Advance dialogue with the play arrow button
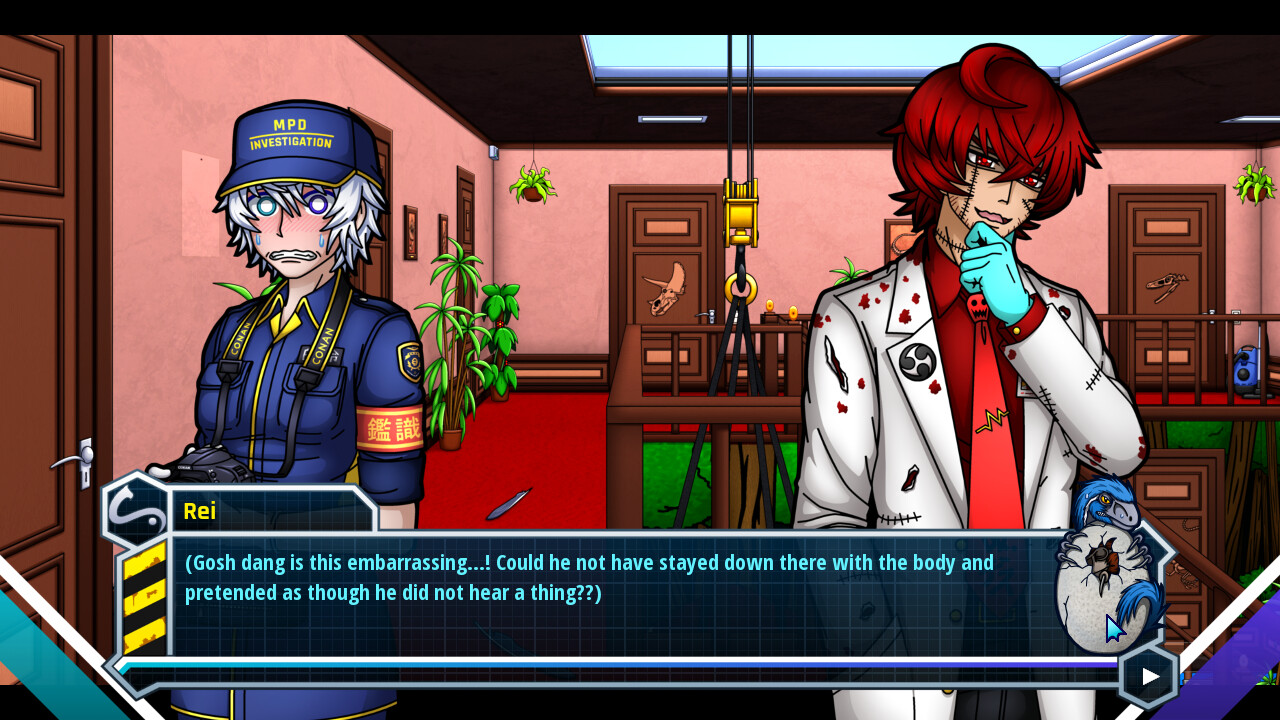Image resolution: width=1280 pixels, height=720 pixels. tap(1147, 675)
